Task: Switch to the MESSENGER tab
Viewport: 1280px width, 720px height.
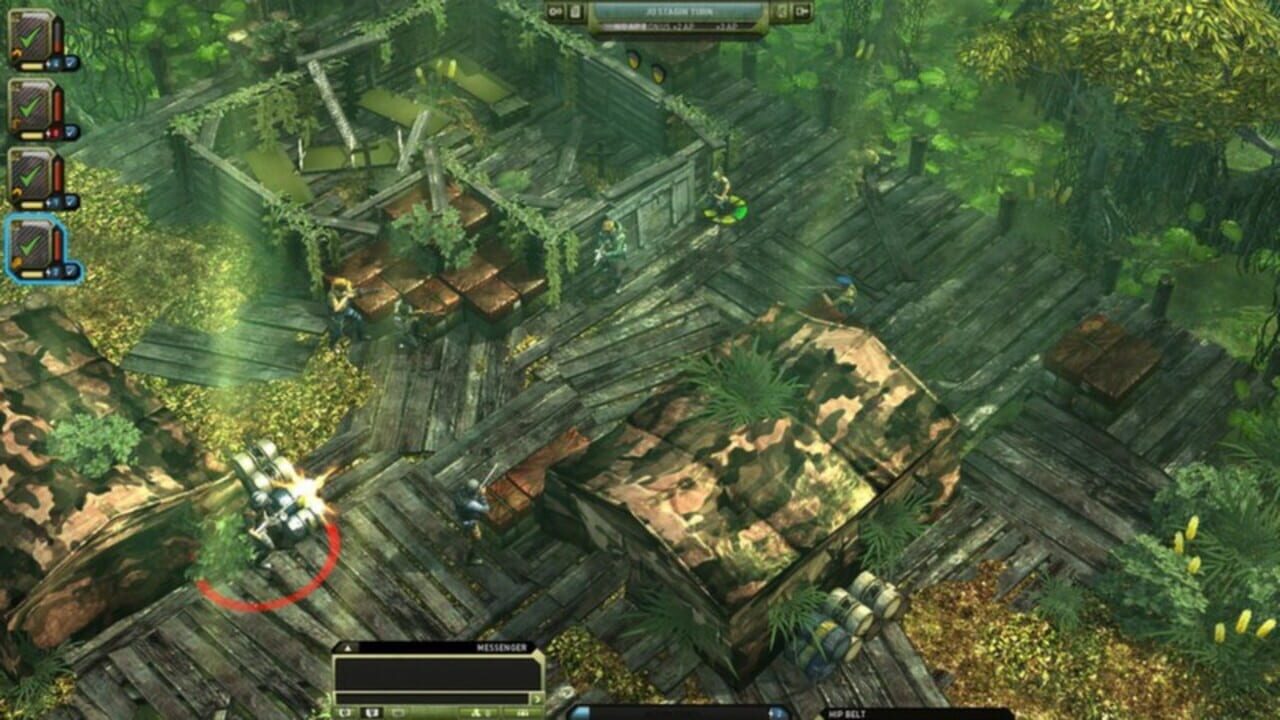Action: [501, 647]
